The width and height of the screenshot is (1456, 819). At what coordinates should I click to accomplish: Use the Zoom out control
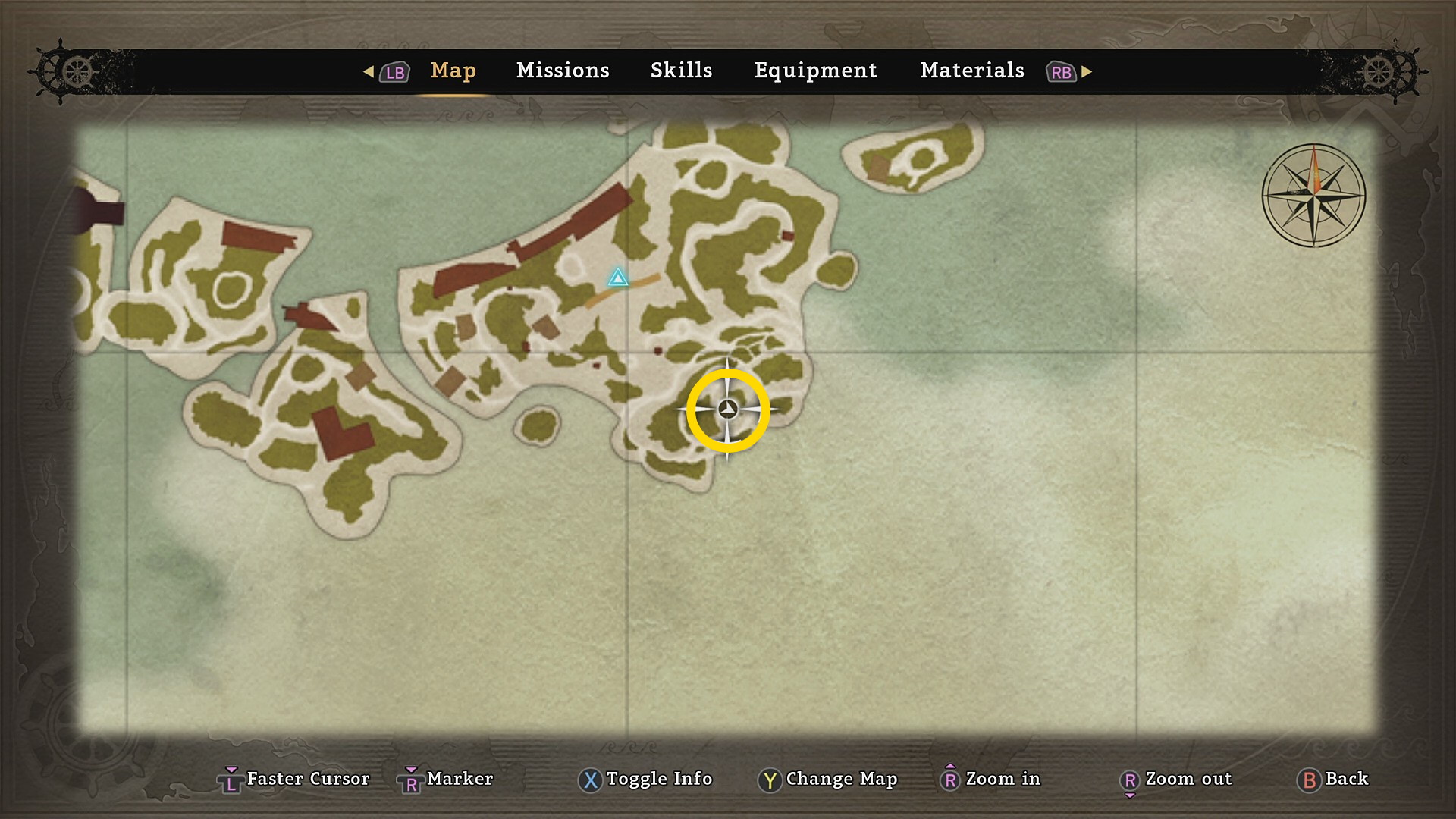click(1175, 779)
